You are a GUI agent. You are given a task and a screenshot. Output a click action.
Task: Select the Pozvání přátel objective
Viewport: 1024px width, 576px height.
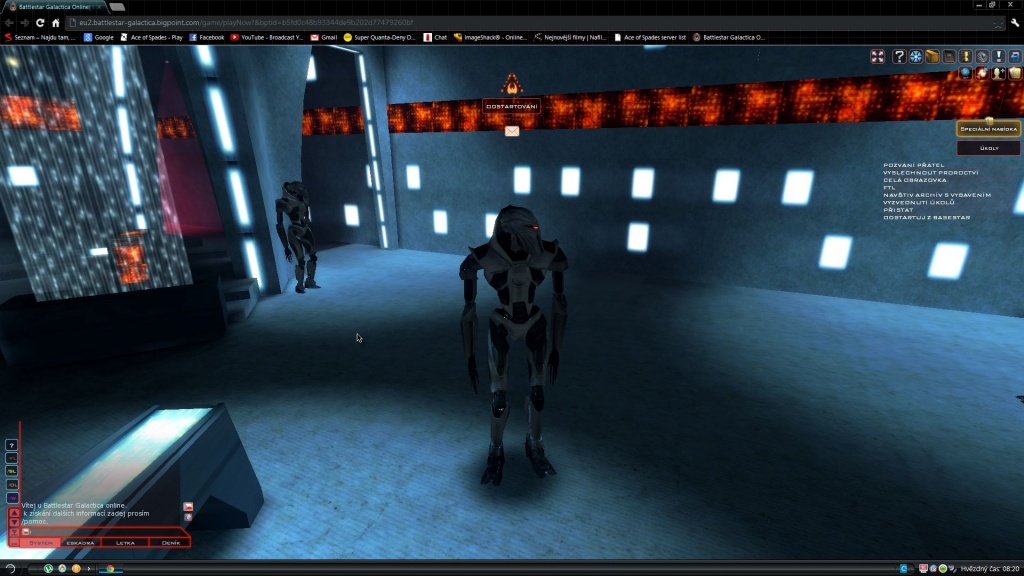(x=914, y=165)
